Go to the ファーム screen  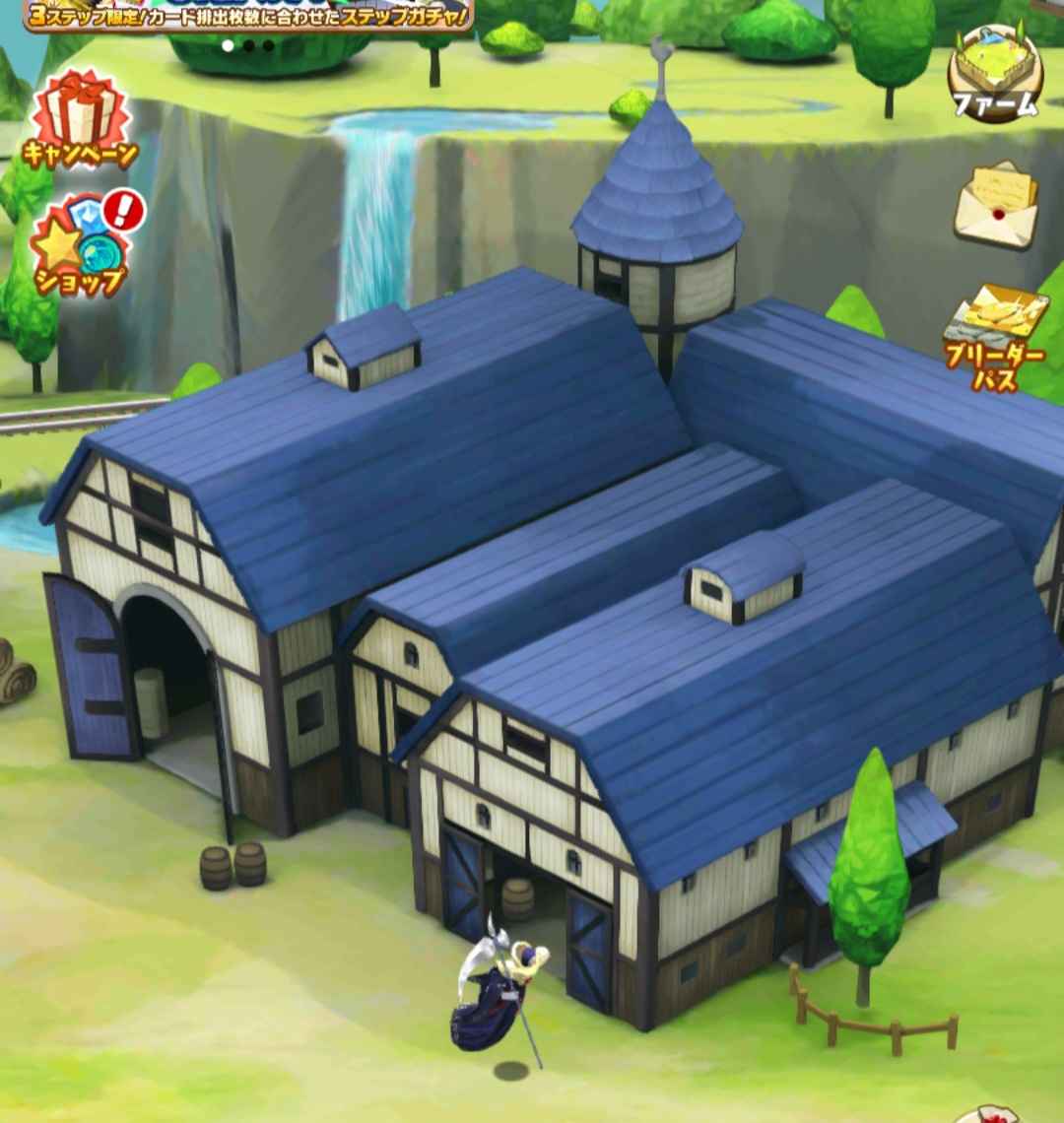[x=996, y=74]
